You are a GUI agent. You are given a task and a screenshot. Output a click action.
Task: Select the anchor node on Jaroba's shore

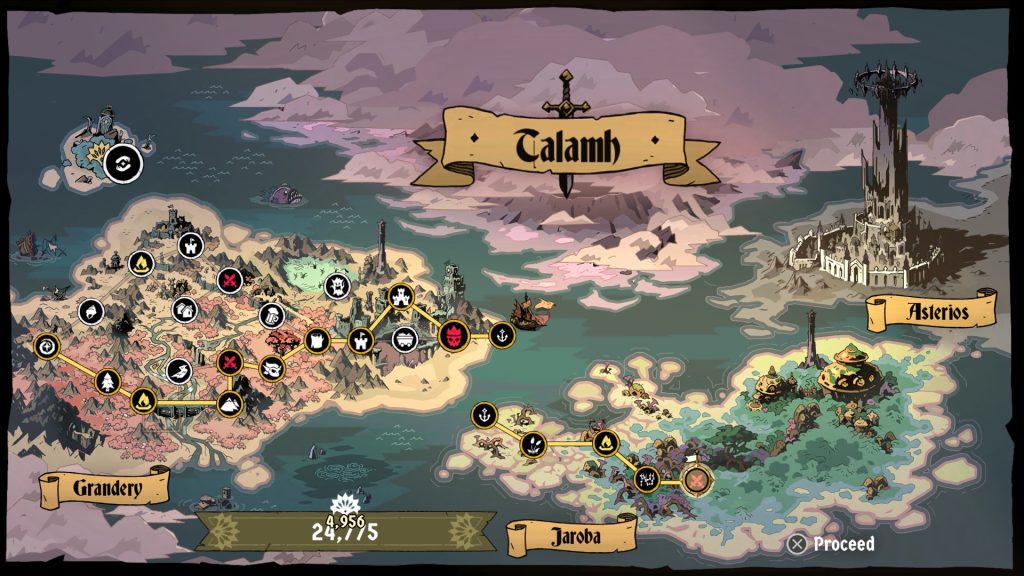pos(484,414)
